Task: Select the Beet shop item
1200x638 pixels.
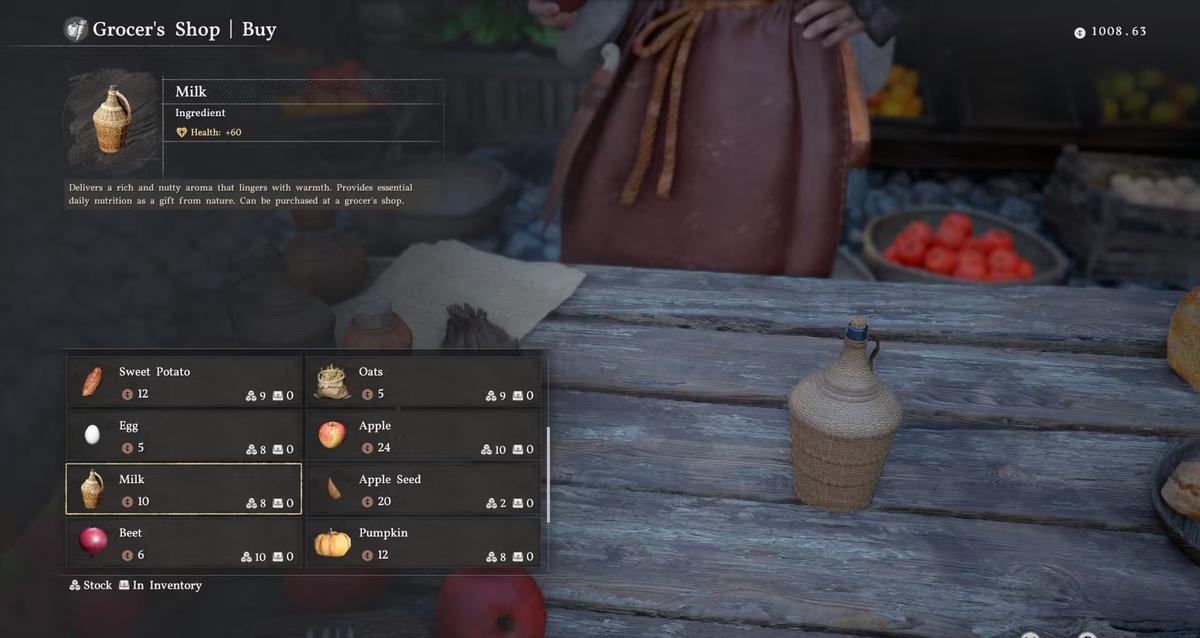Action: tap(184, 543)
